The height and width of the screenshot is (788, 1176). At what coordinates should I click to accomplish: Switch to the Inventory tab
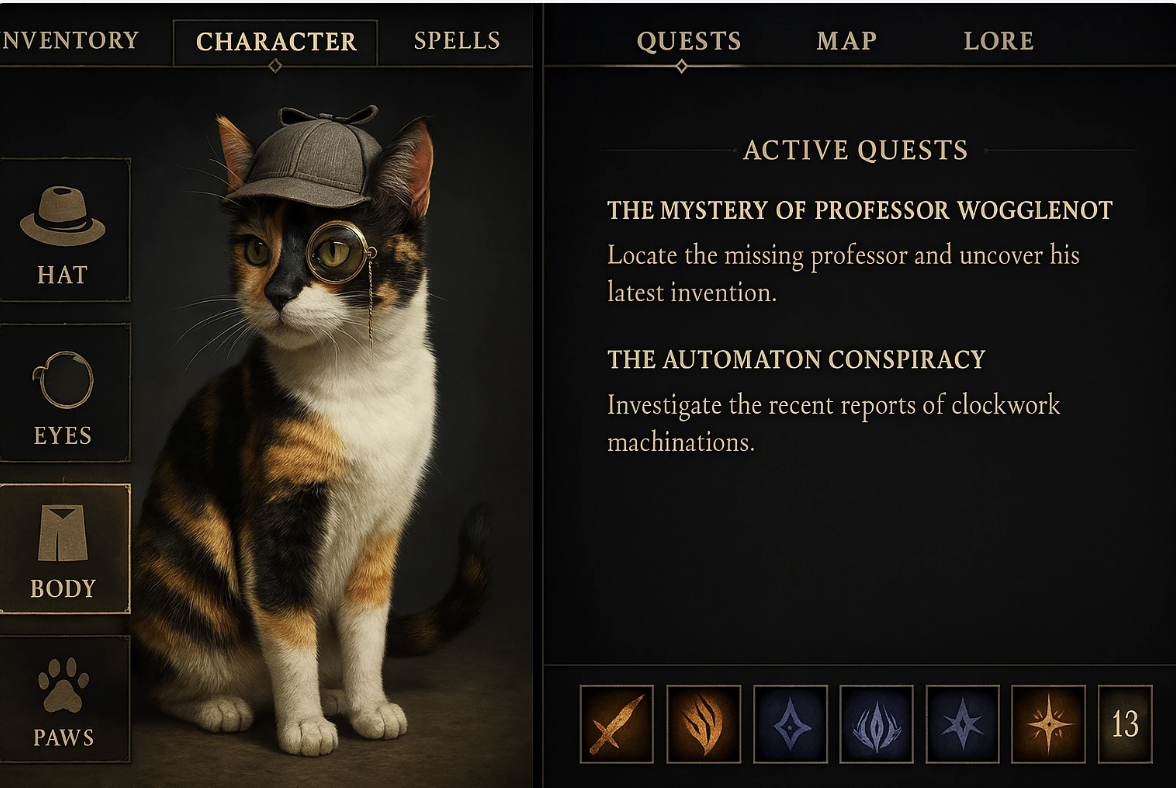click(x=70, y=41)
